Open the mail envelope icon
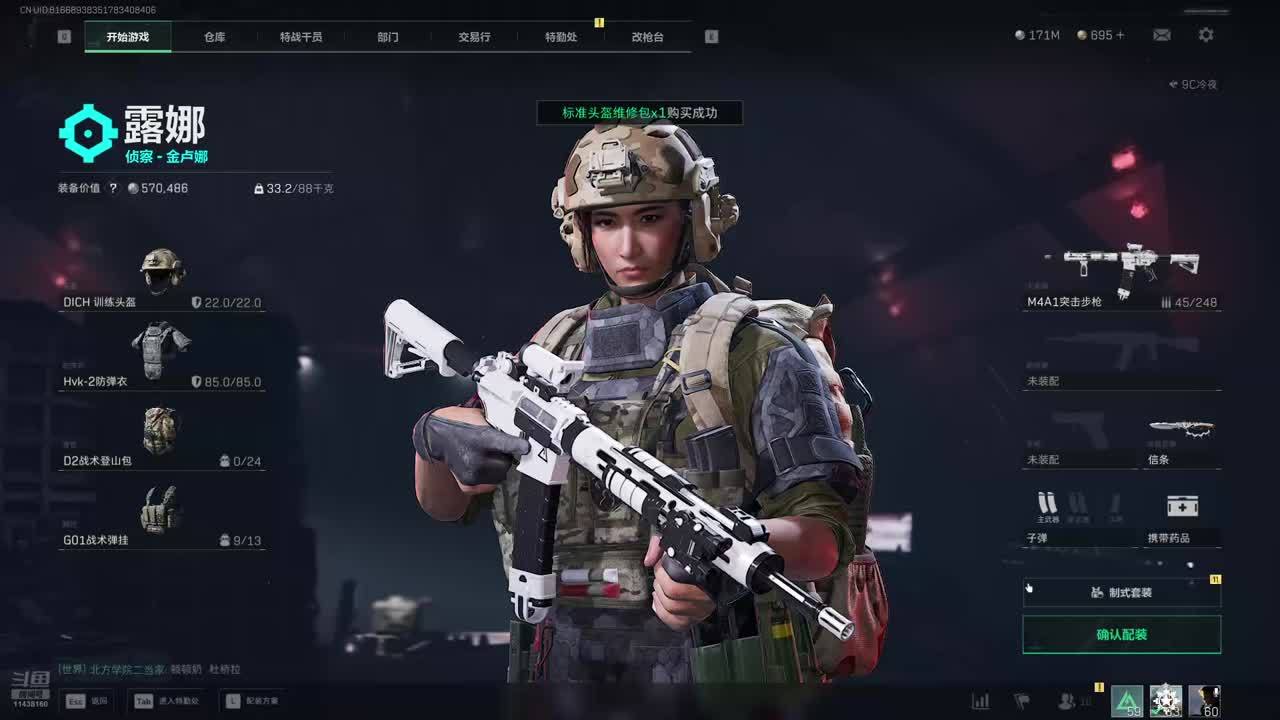Screen dimensions: 1280x720 1161,35
